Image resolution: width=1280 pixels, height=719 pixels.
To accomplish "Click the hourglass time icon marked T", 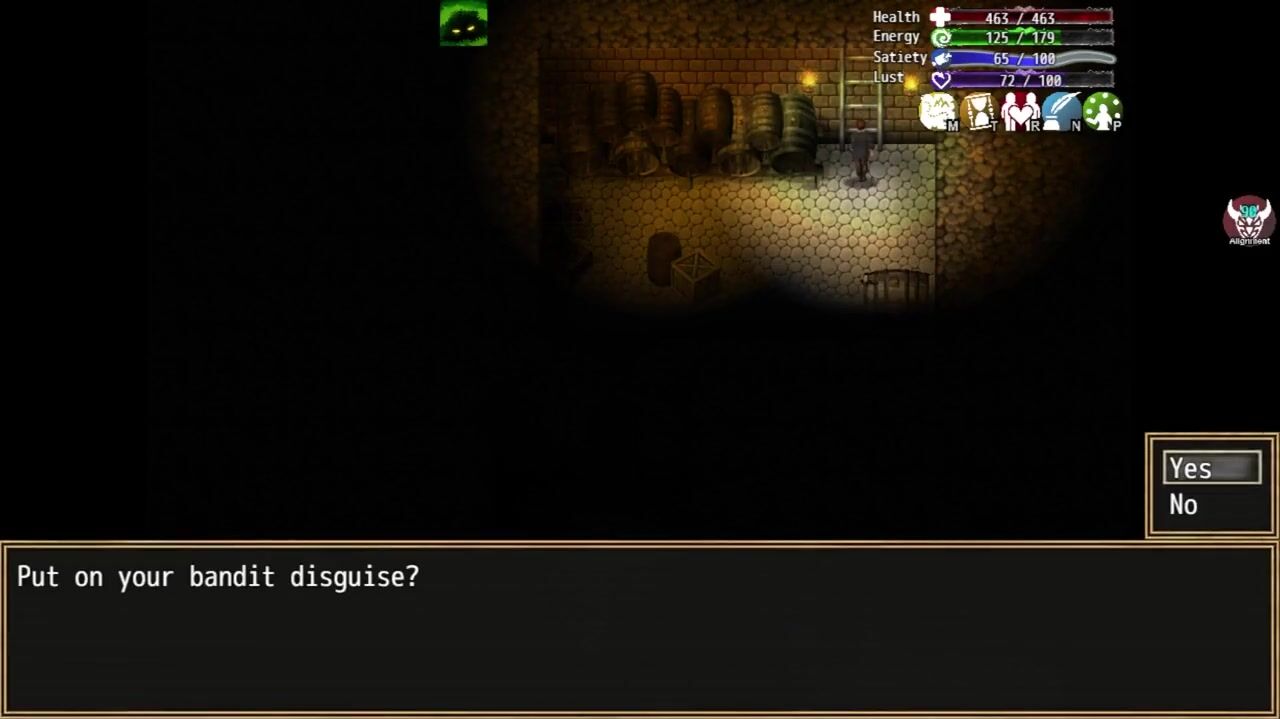I will point(979,111).
